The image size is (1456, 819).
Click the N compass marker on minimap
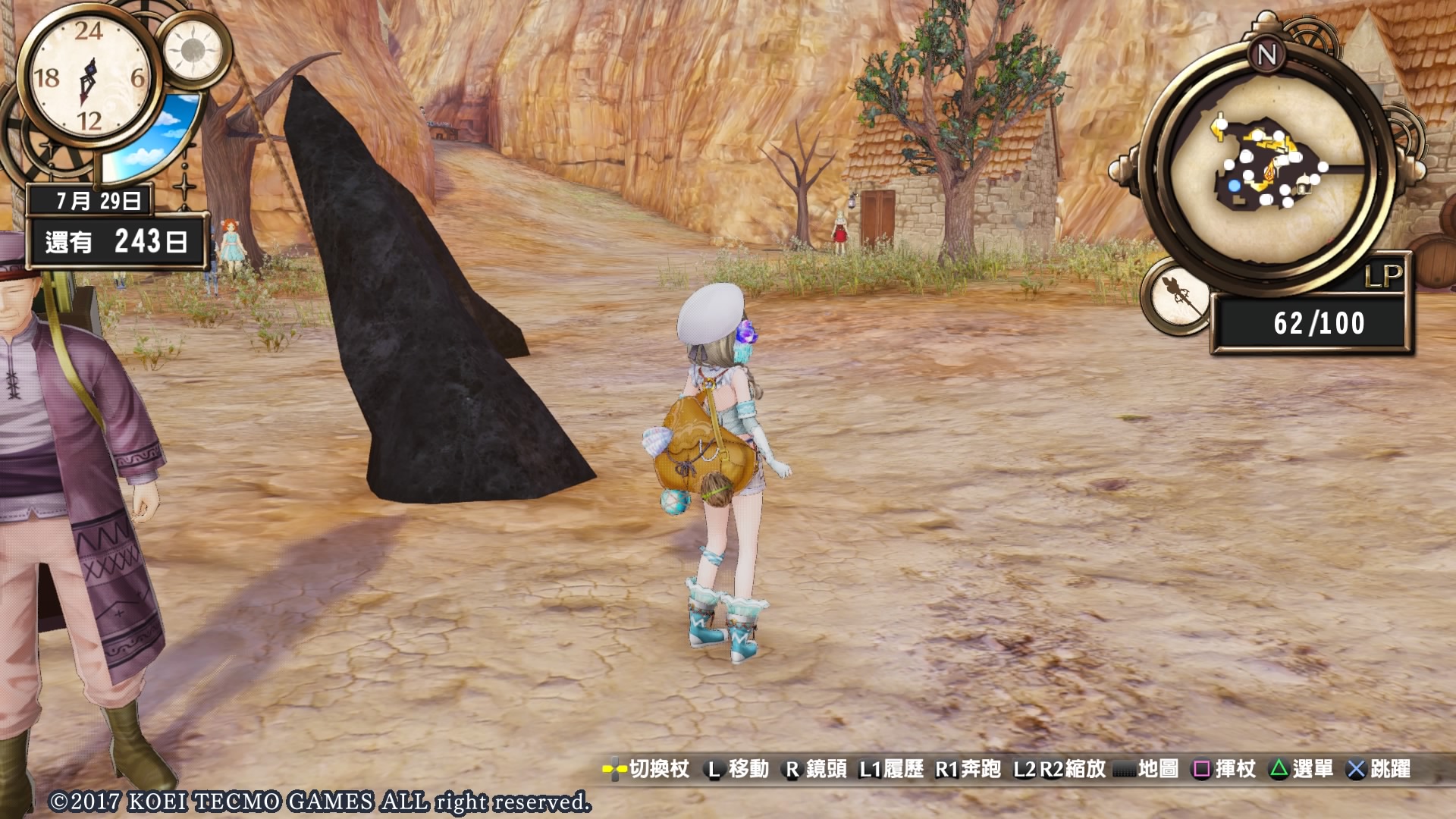click(x=1266, y=55)
